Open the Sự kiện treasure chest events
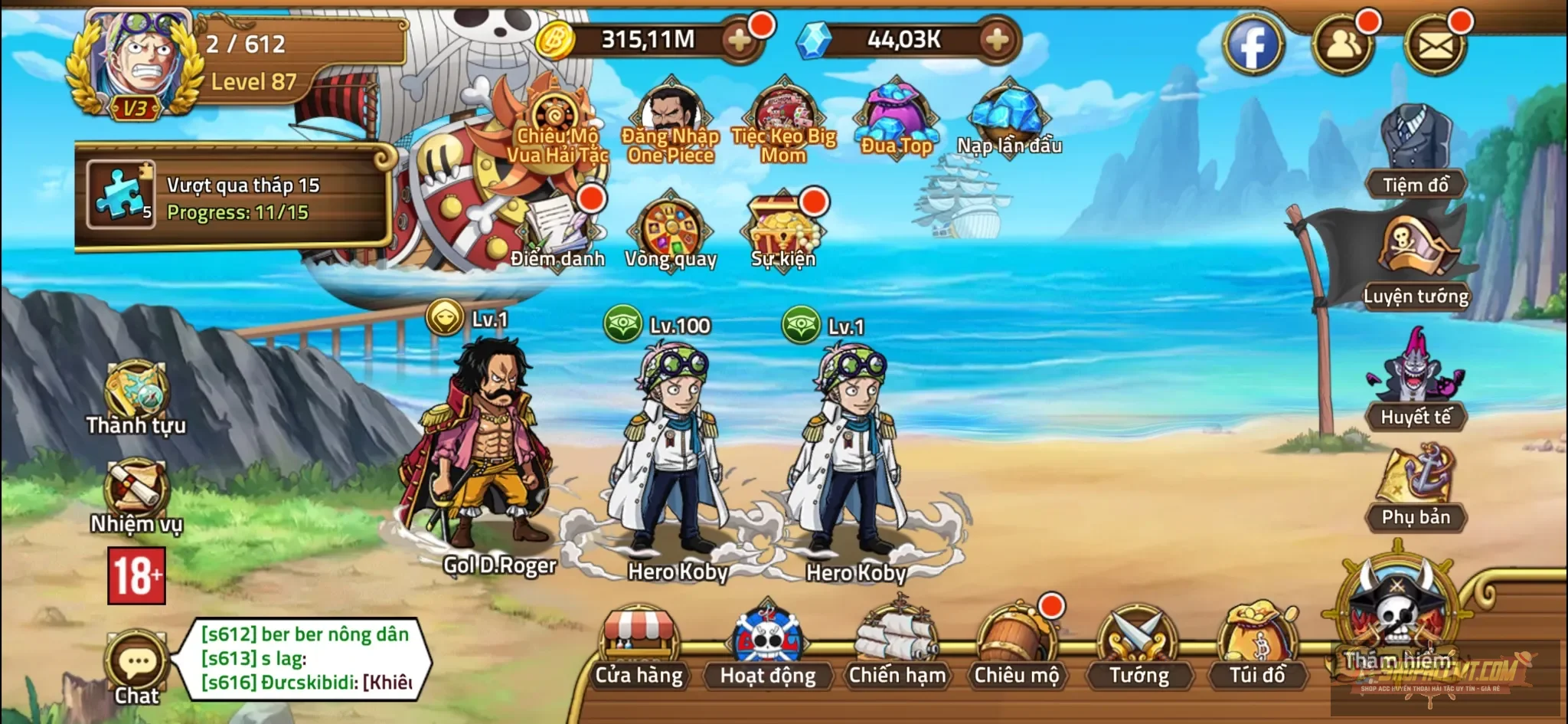1568x724 pixels. pyautogui.click(x=782, y=222)
